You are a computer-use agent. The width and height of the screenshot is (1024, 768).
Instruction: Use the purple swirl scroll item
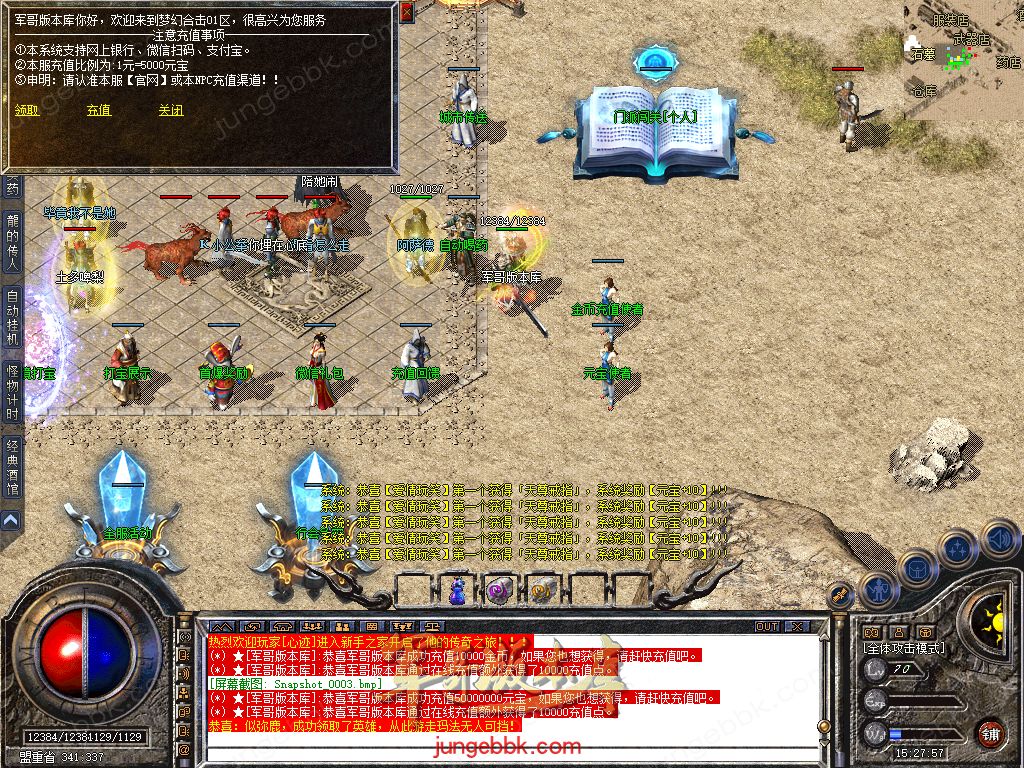point(499,592)
